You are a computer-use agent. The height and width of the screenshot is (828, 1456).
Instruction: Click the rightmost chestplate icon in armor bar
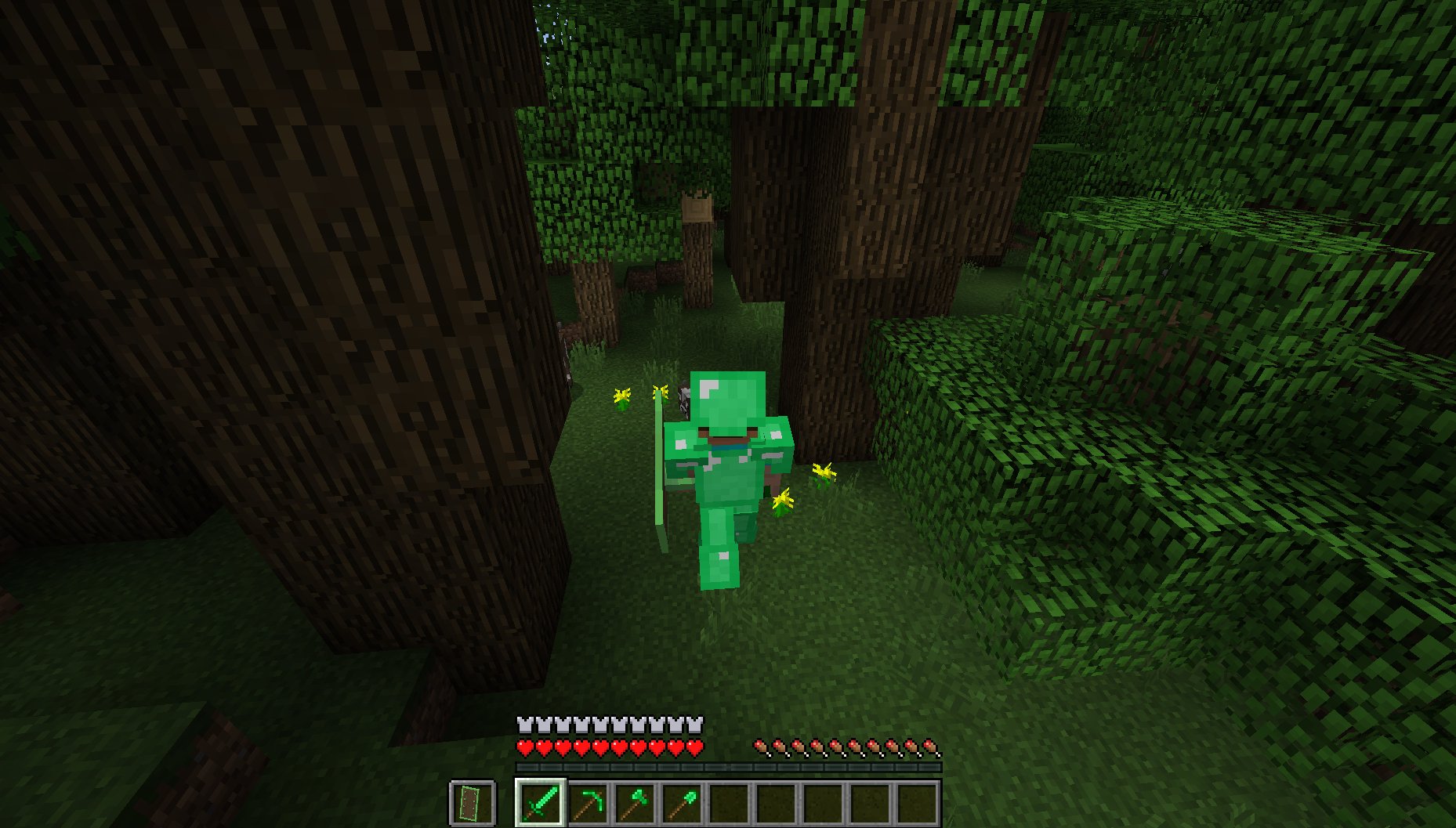click(693, 725)
